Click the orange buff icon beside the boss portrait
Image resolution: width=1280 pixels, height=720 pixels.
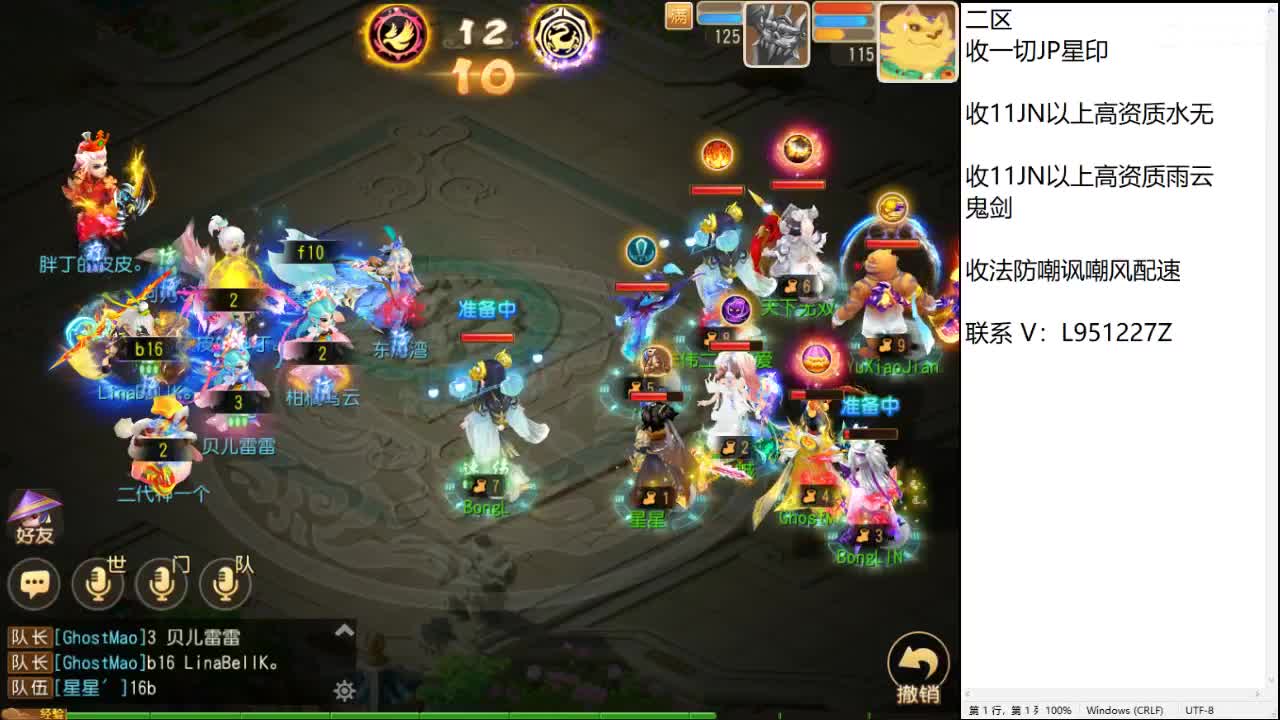678,17
